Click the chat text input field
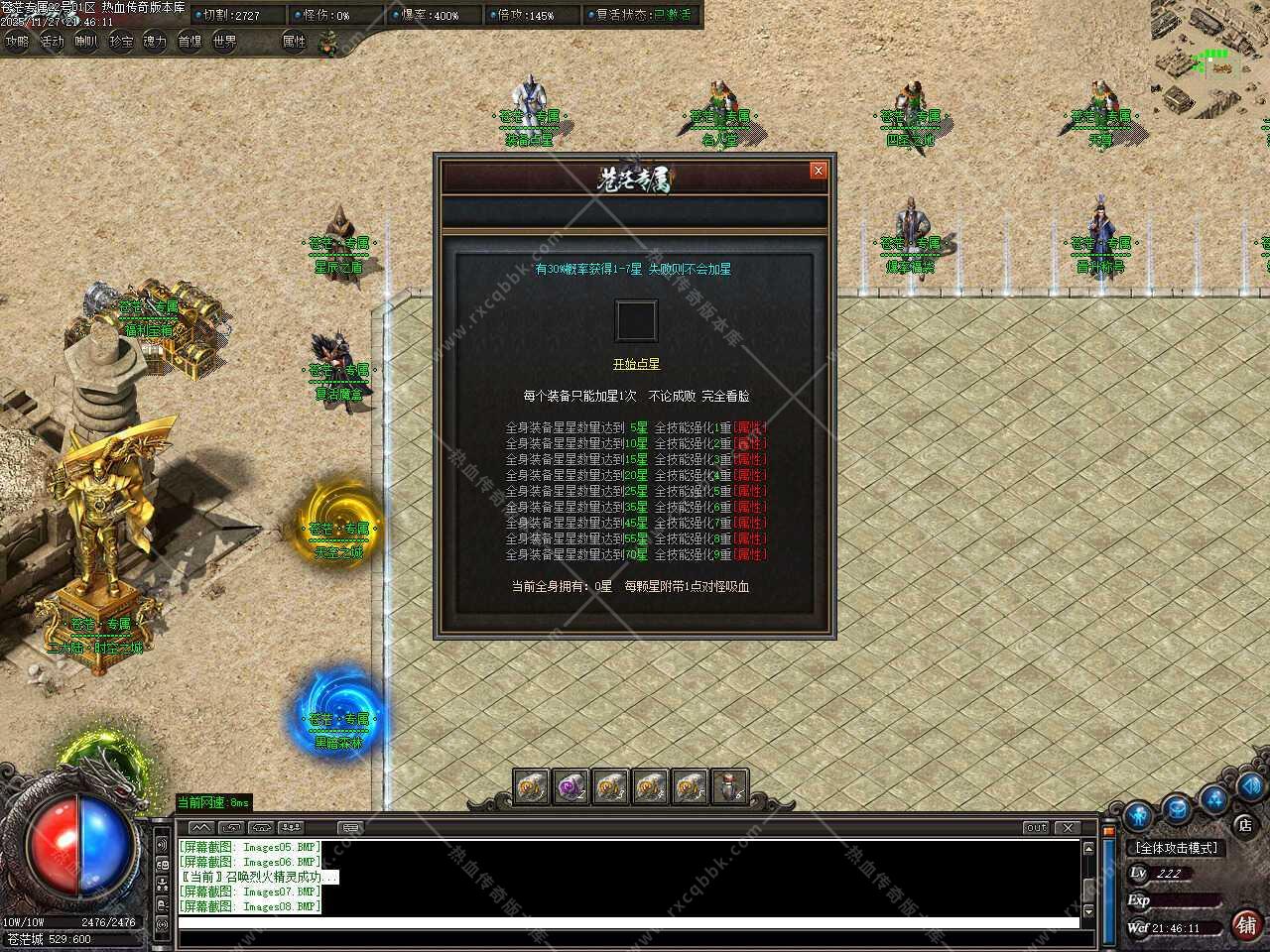Screen dimensions: 1270x952 [x=627, y=923]
